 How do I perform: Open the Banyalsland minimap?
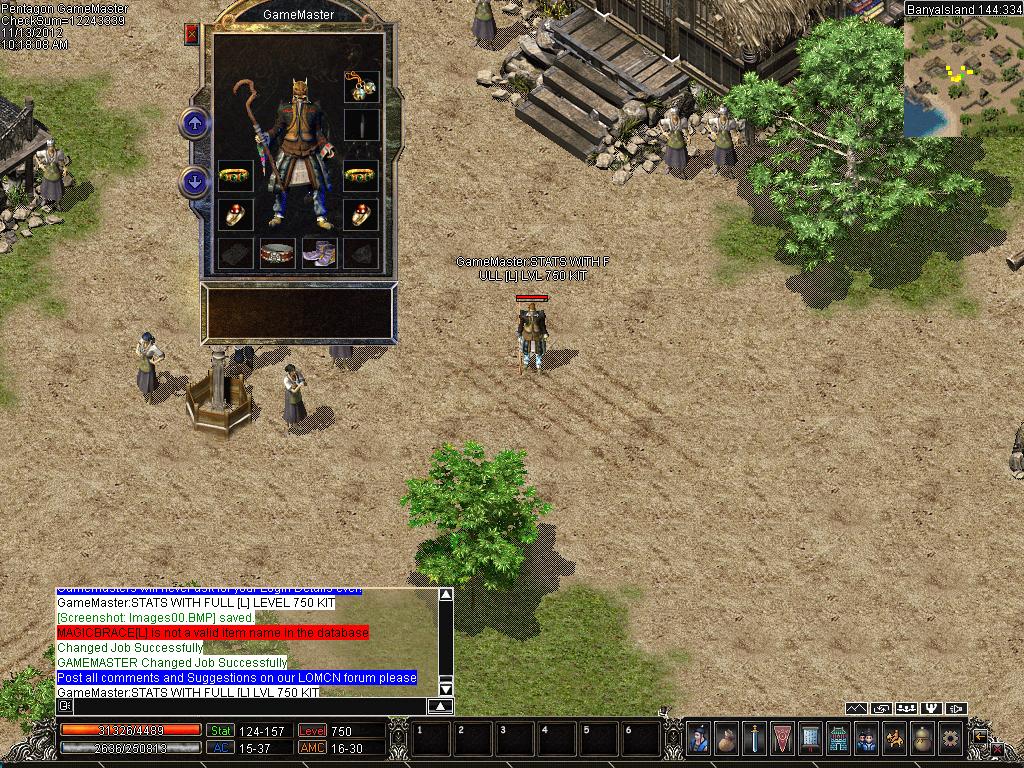pos(962,76)
